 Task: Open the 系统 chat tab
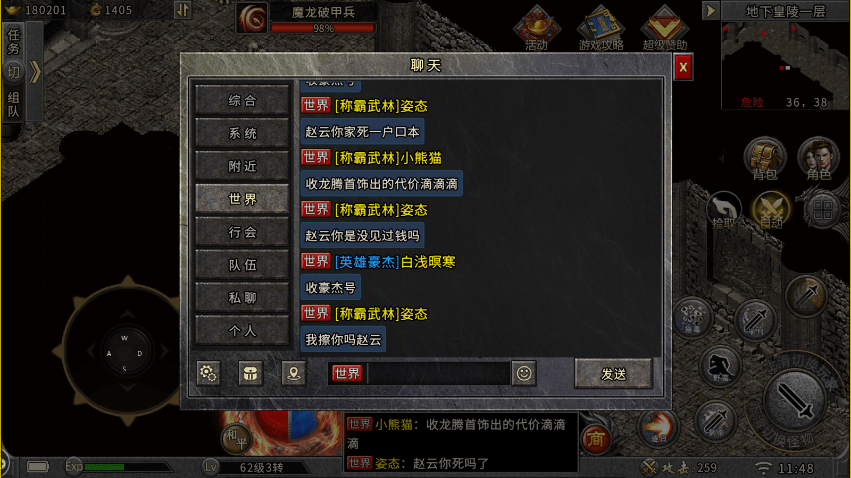tap(243, 133)
